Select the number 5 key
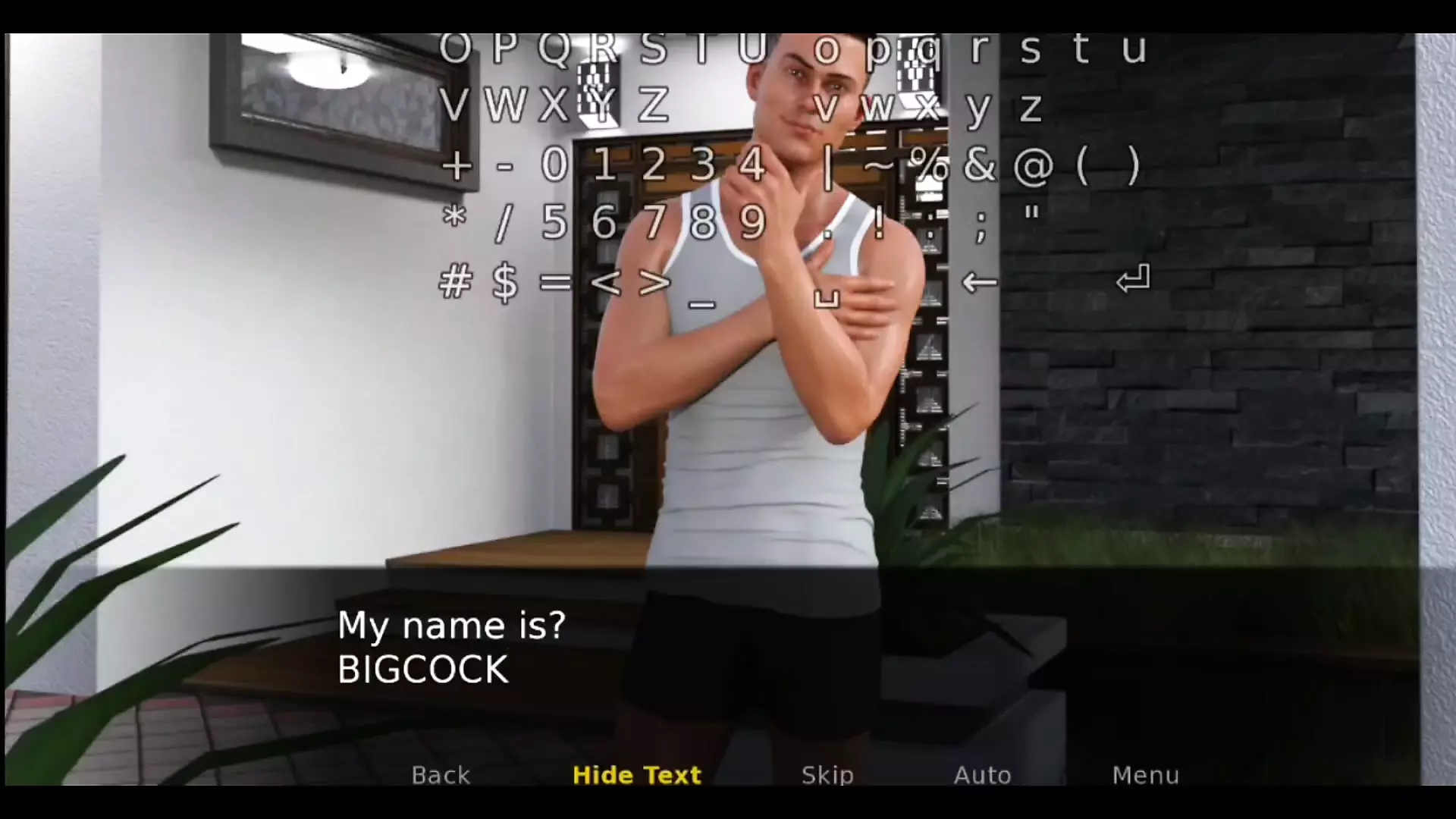 pos(554,223)
